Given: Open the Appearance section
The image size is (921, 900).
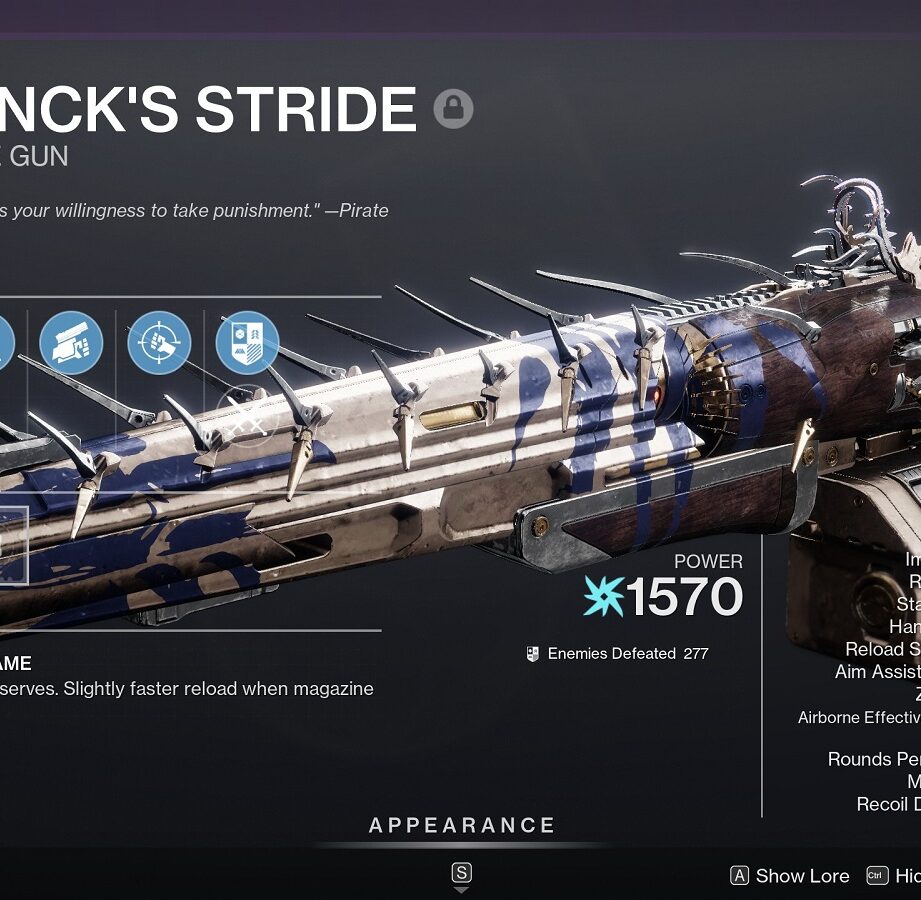Looking at the screenshot, I should [461, 826].
